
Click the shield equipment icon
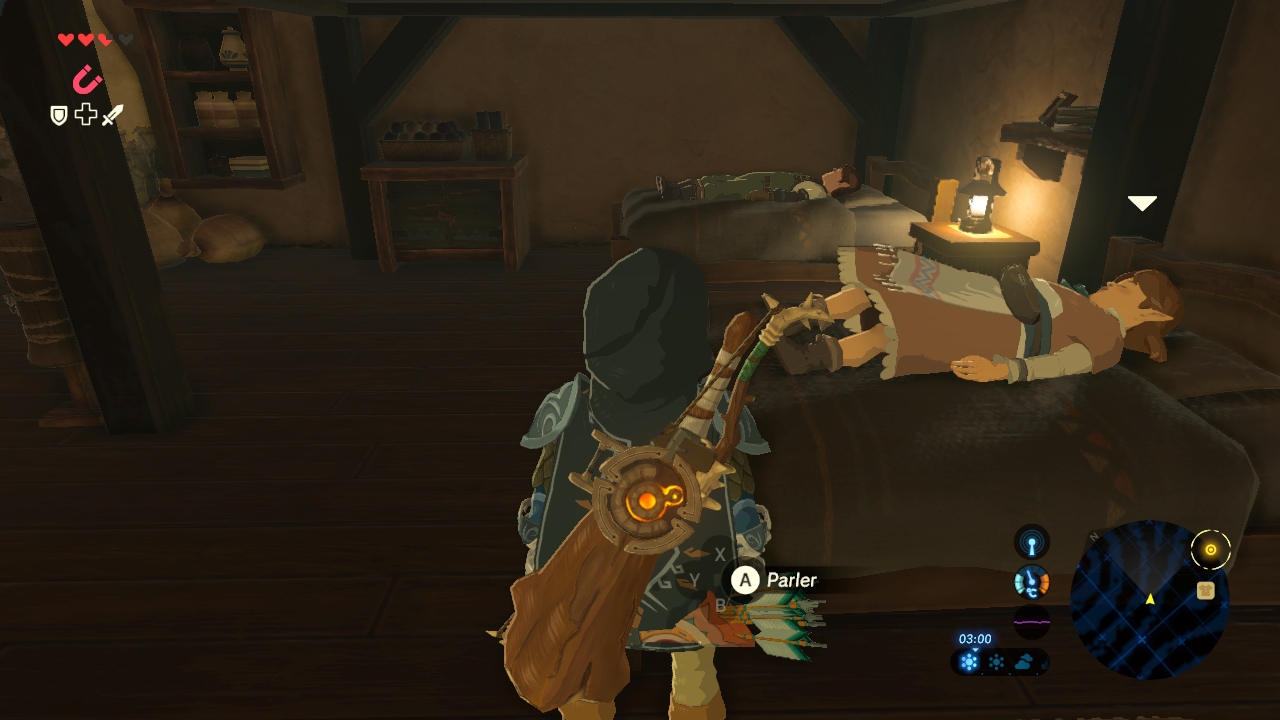point(59,115)
